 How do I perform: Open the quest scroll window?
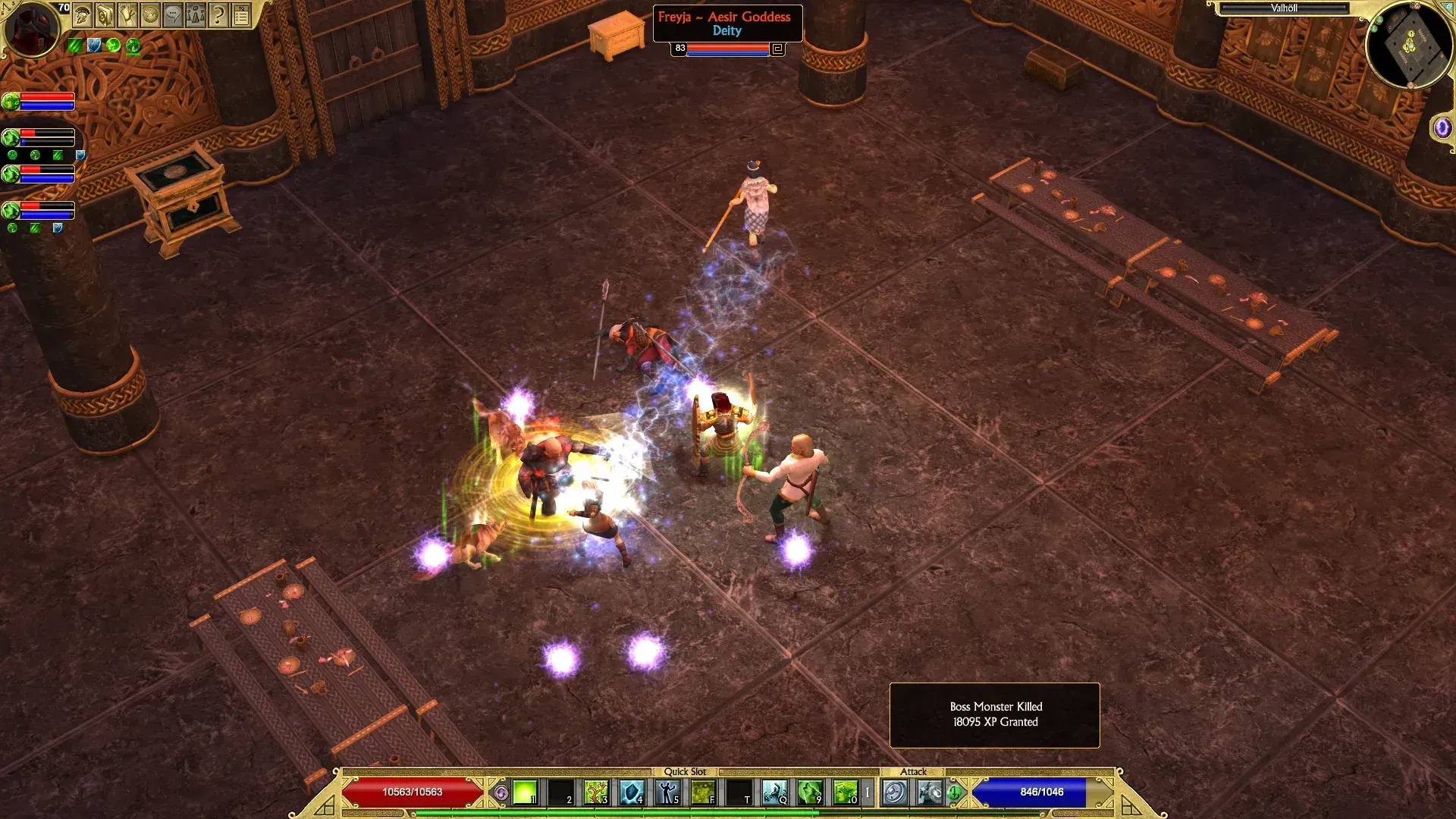127,14
